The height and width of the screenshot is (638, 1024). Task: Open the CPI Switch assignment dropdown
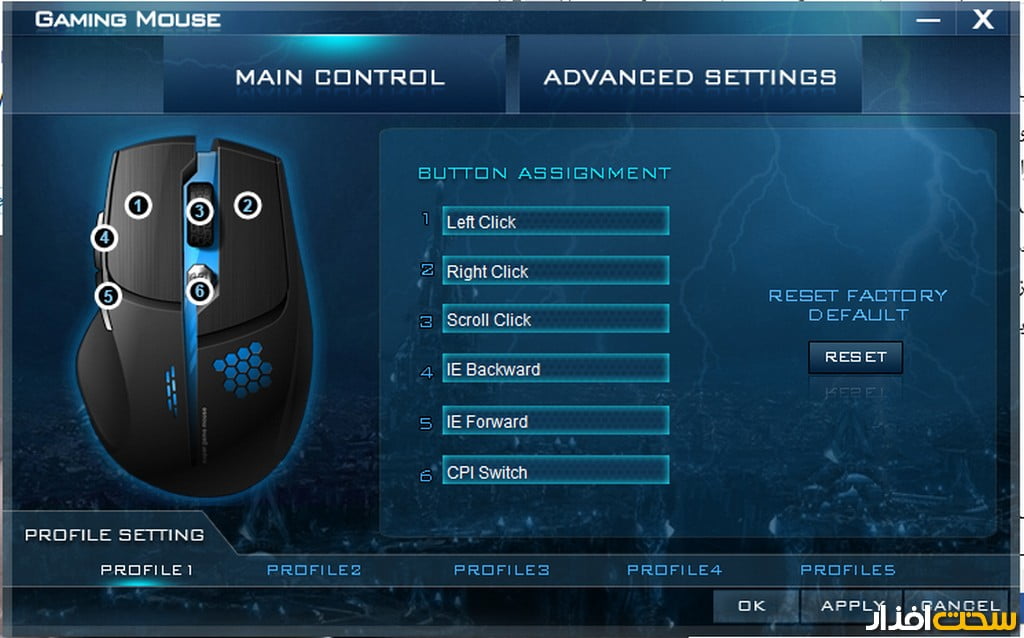coord(555,472)
